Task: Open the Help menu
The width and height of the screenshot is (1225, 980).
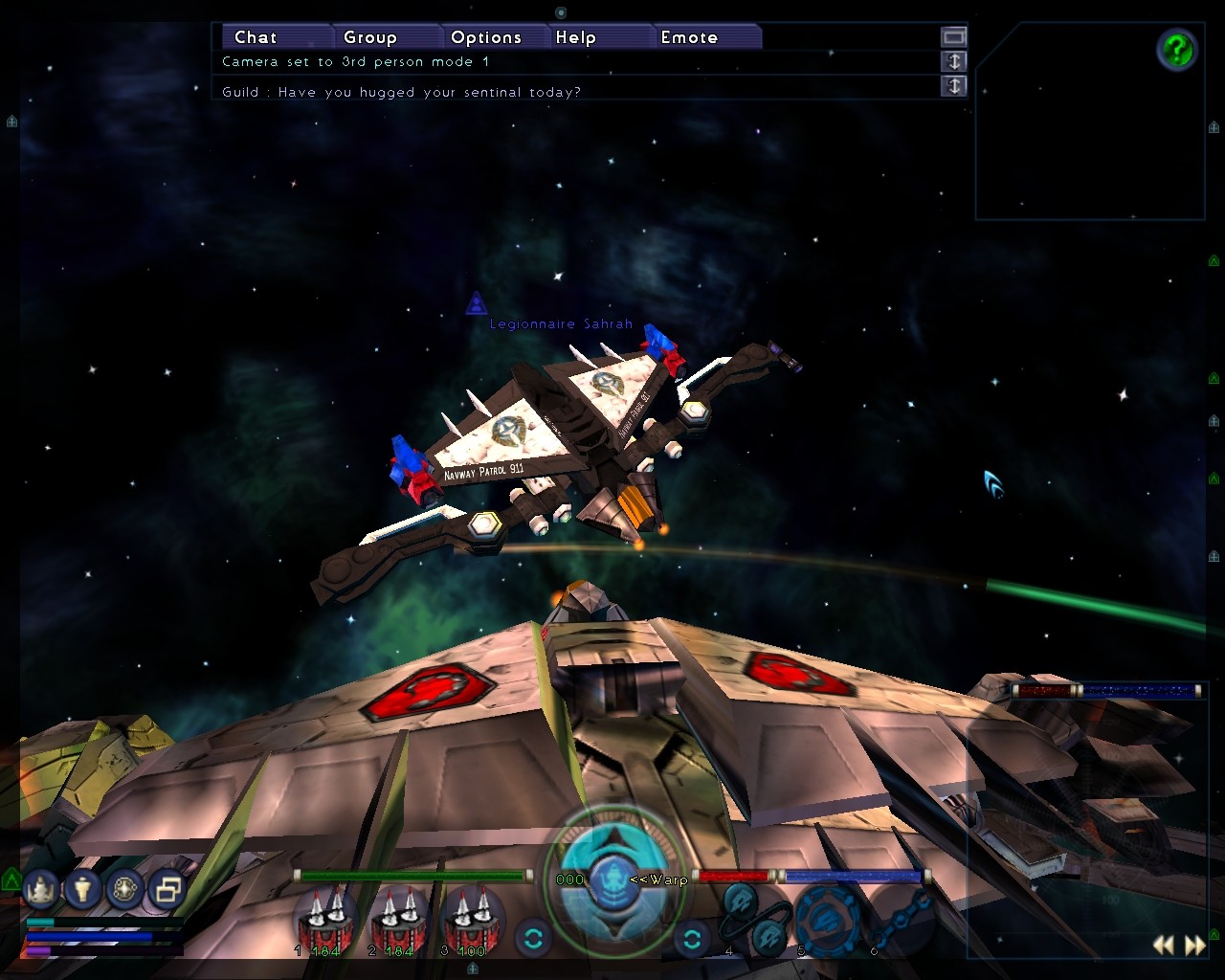Action: [575, 37]
